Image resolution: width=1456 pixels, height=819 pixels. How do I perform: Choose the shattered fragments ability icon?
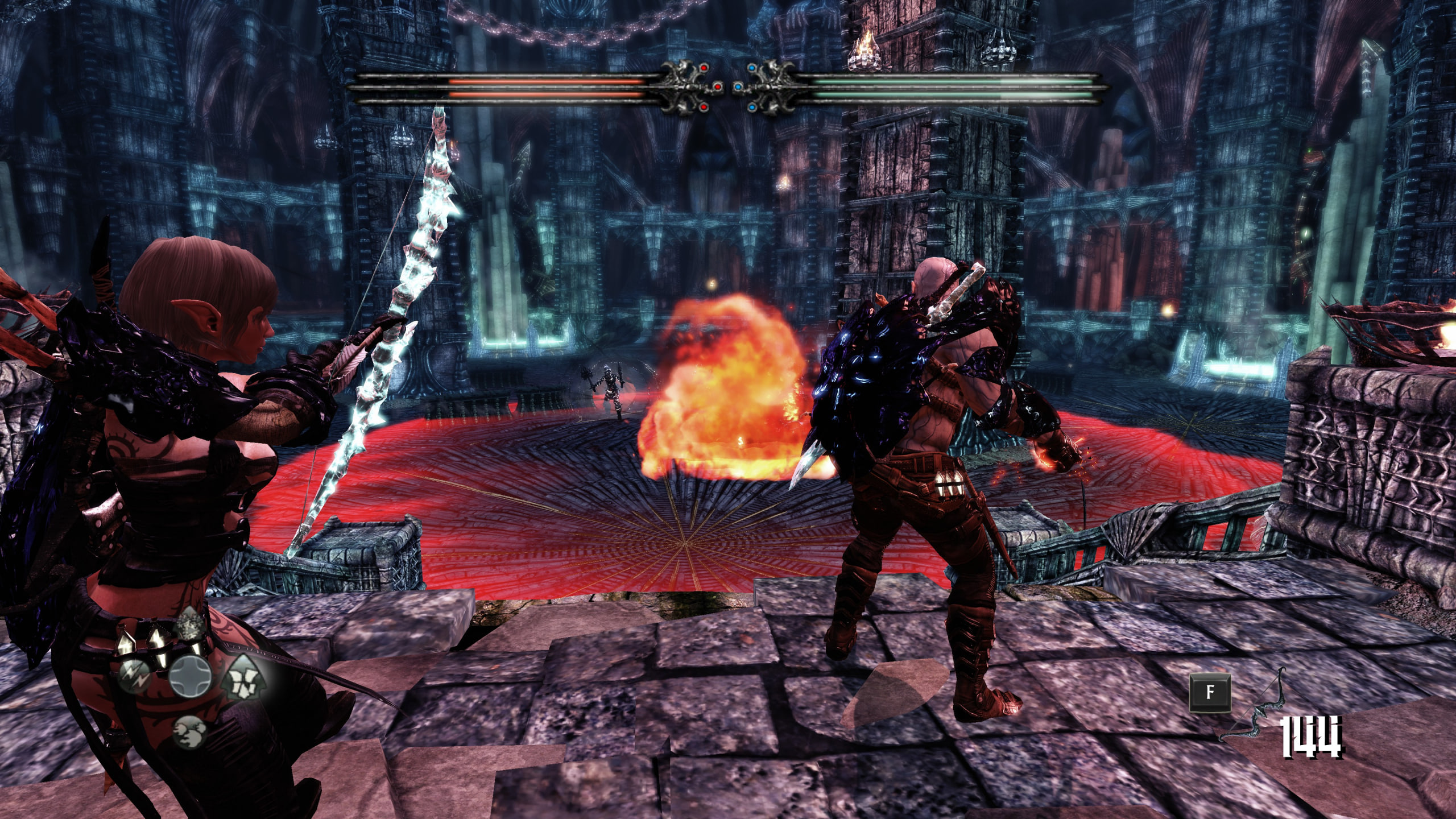[x=243, y=677]
